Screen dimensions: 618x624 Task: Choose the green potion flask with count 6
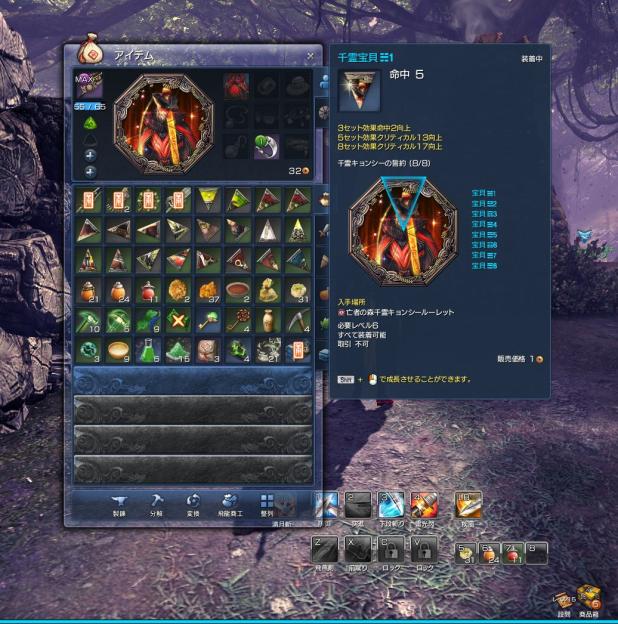point(148,350)
